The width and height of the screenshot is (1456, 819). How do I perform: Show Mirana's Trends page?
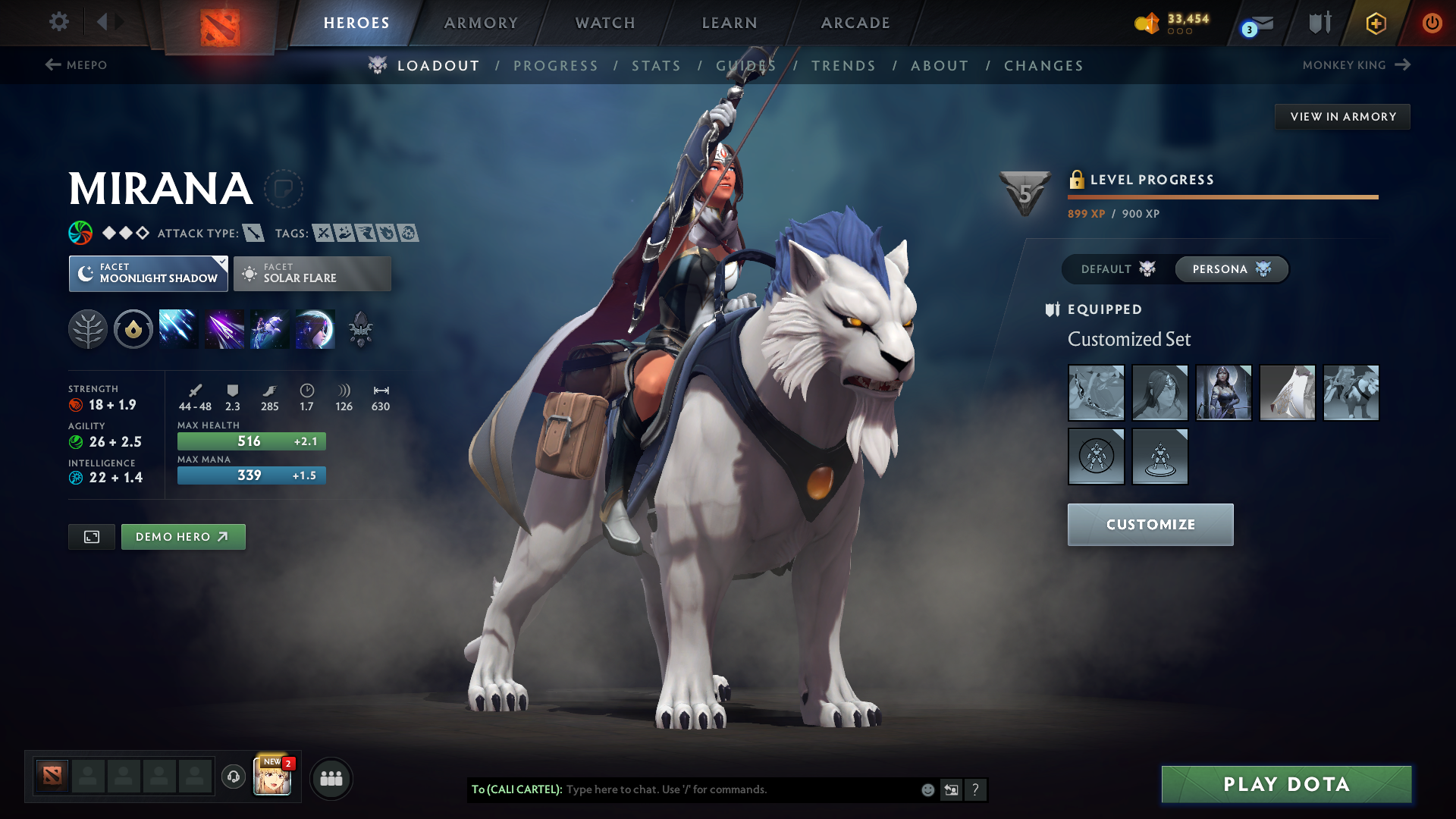pos(843,66)
